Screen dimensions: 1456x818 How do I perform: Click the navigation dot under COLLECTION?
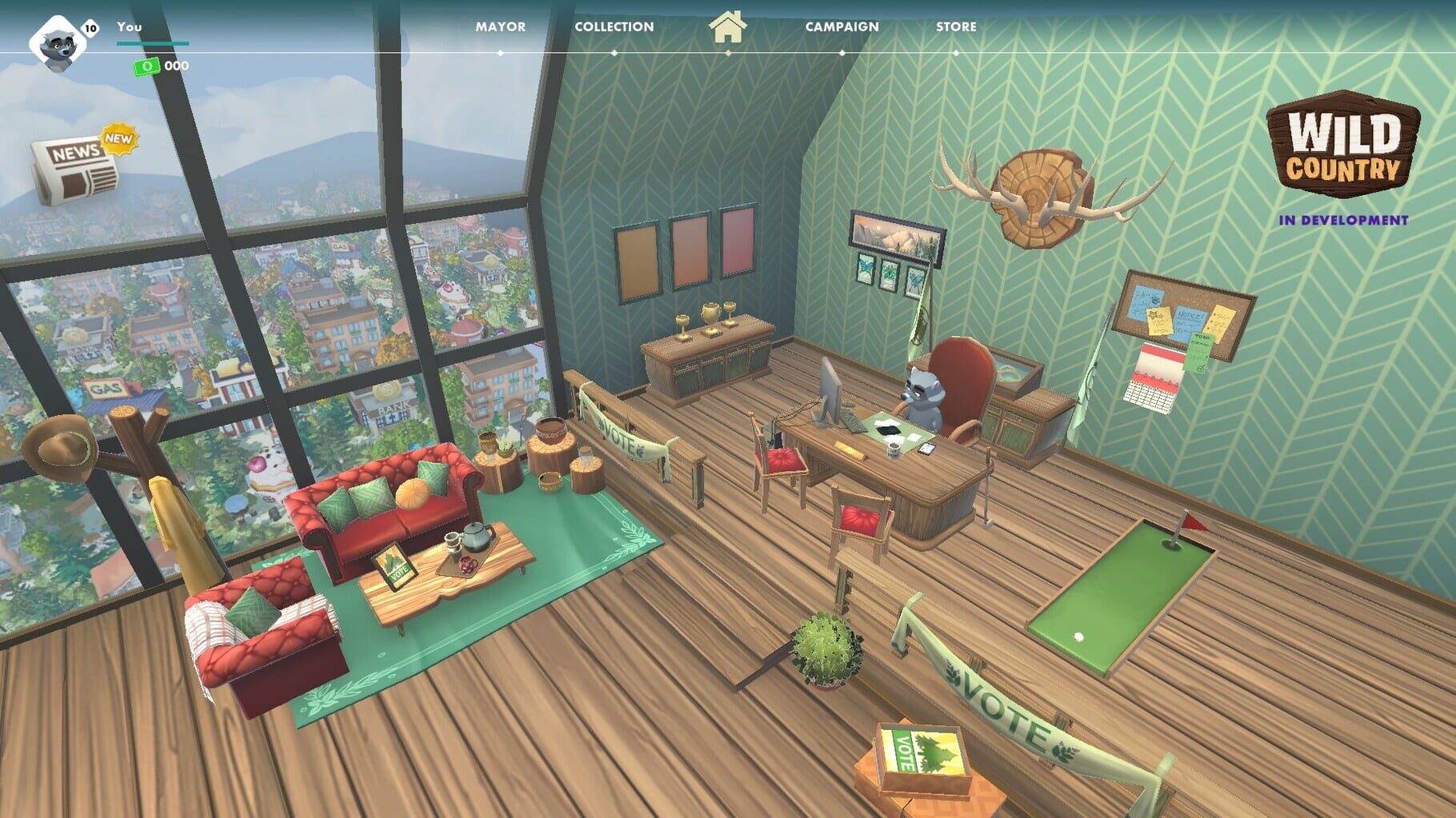[614, 52]
